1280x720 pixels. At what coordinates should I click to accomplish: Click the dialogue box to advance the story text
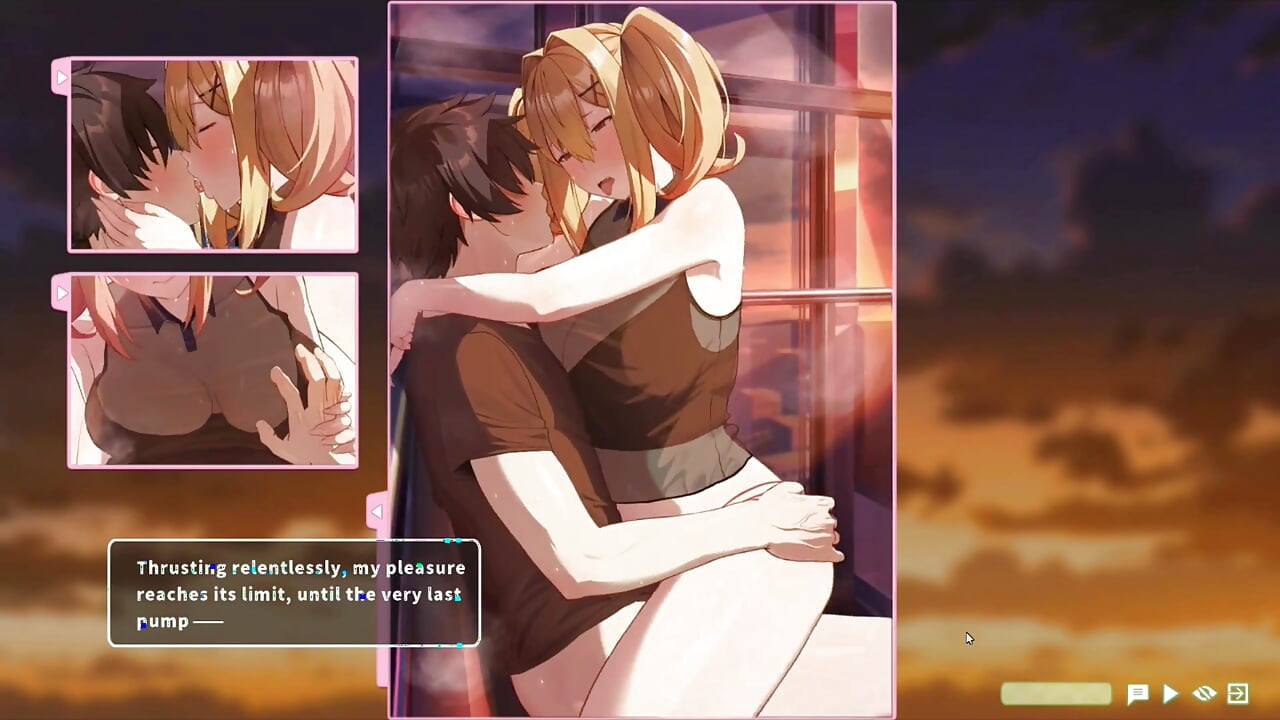coord(295,593)
